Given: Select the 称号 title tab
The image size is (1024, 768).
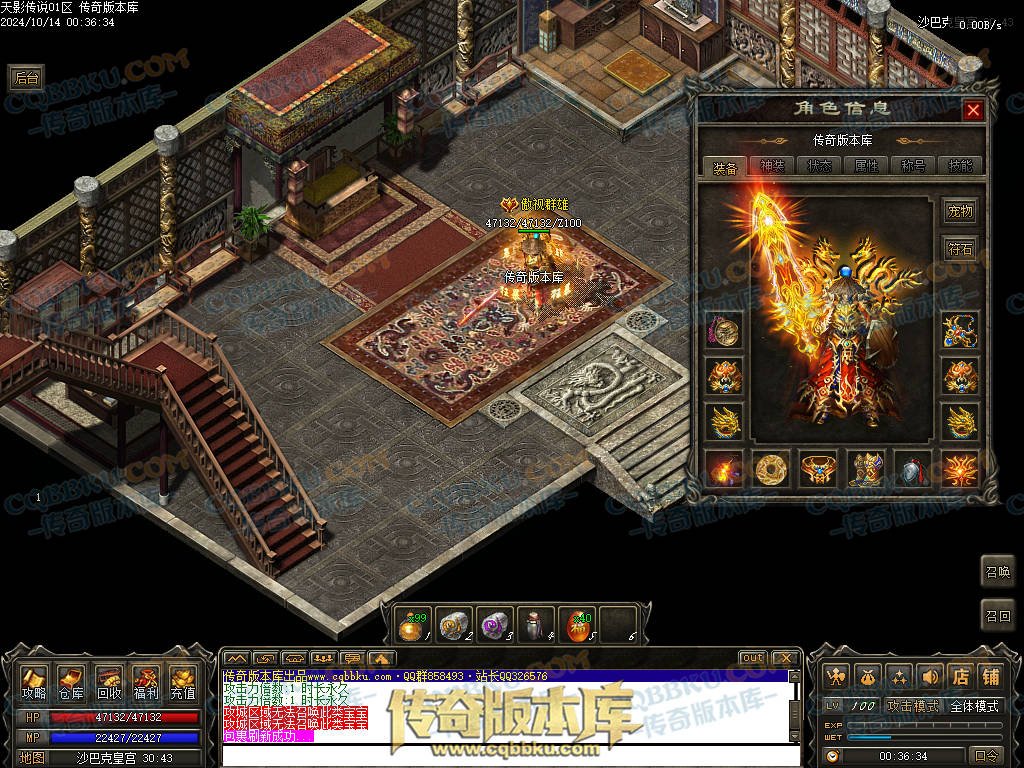Looking at the screenshot, I should coord(912,166).
